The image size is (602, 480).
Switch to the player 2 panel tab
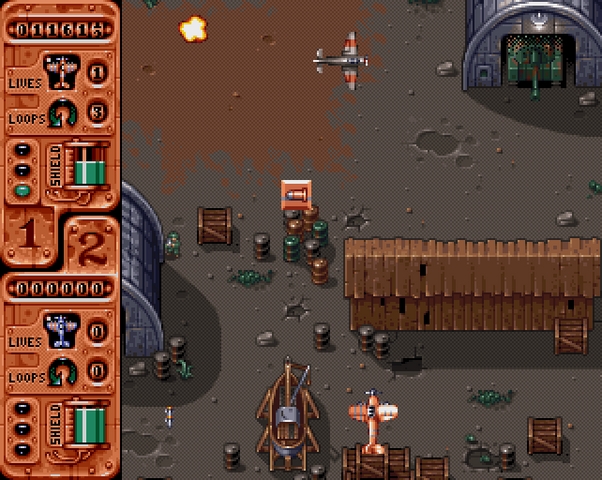click(91, 243)
